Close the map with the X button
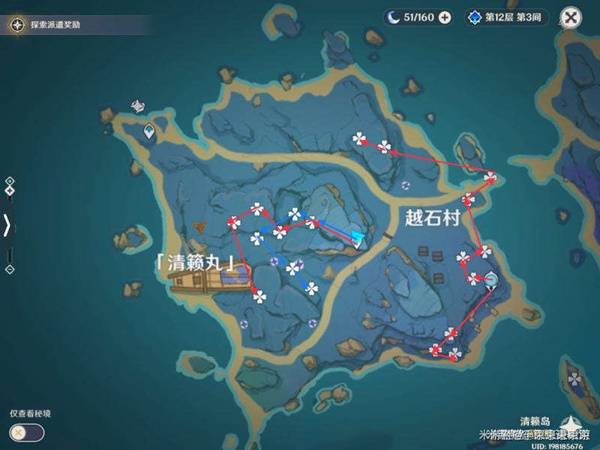The height and width of the screenshot is (450, 600). pos(571,17)
